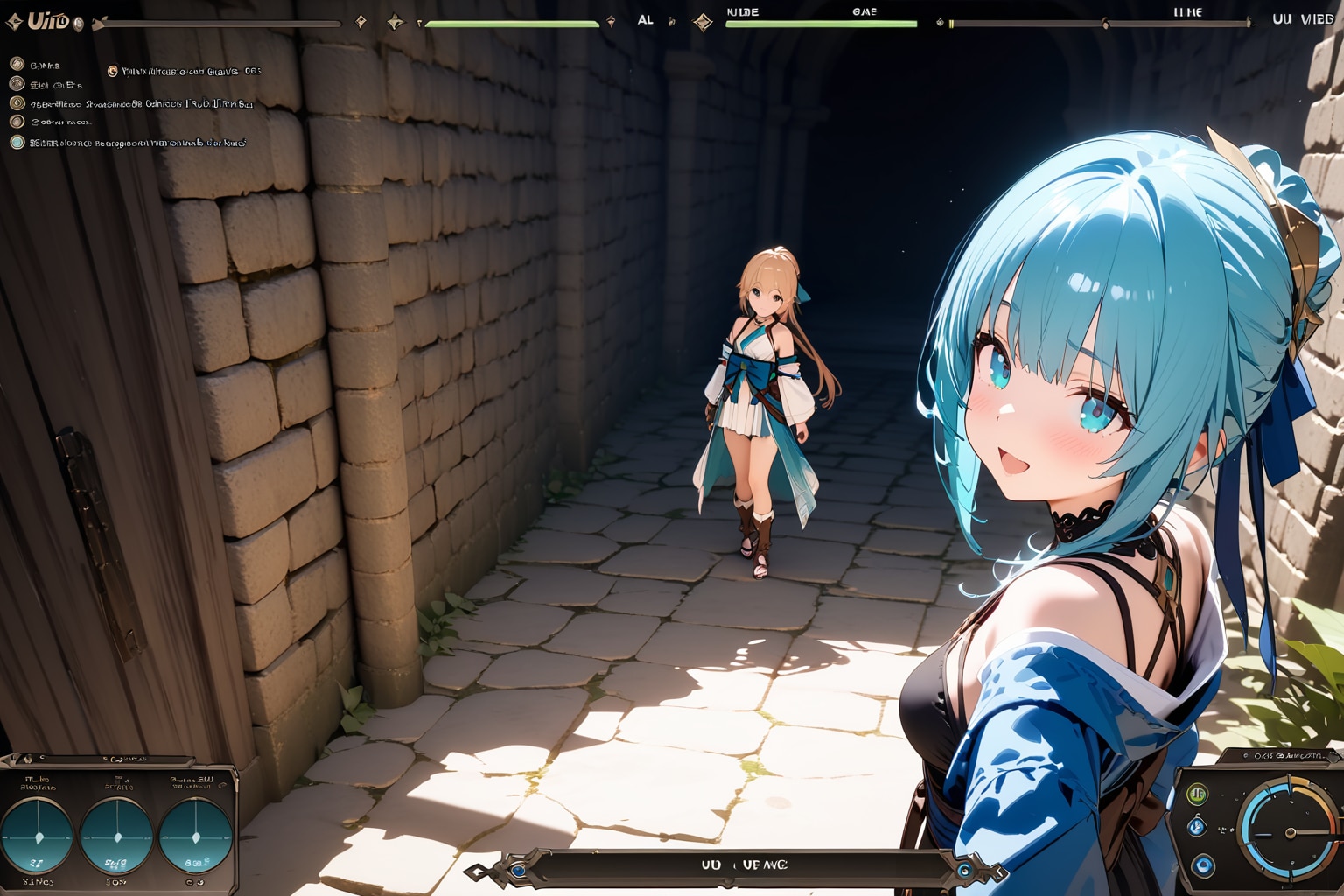1344x896 pixels.
Task: Click the teal dial above the SANCS label
Action: pos(37,836)
